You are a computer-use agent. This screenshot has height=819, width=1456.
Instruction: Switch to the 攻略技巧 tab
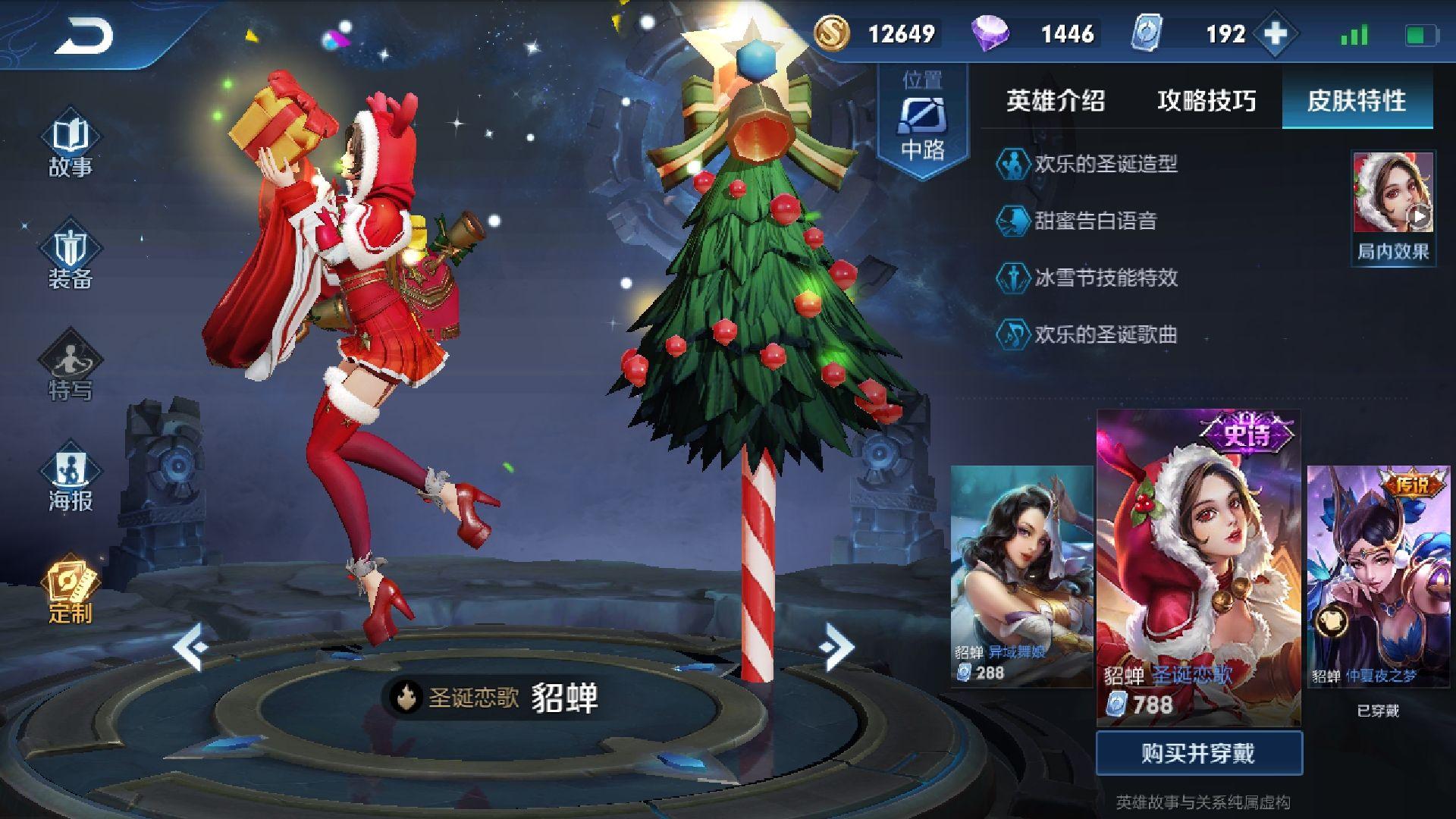pos(1206,100)
